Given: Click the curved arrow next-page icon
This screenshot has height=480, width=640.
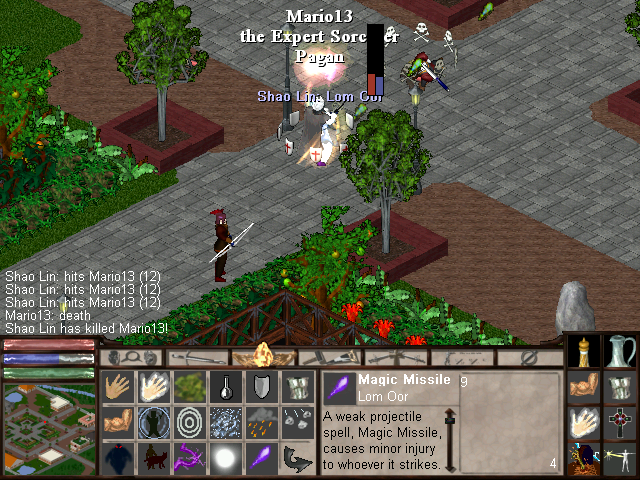Looking at the screenshot, I should (x=298, y=457).
